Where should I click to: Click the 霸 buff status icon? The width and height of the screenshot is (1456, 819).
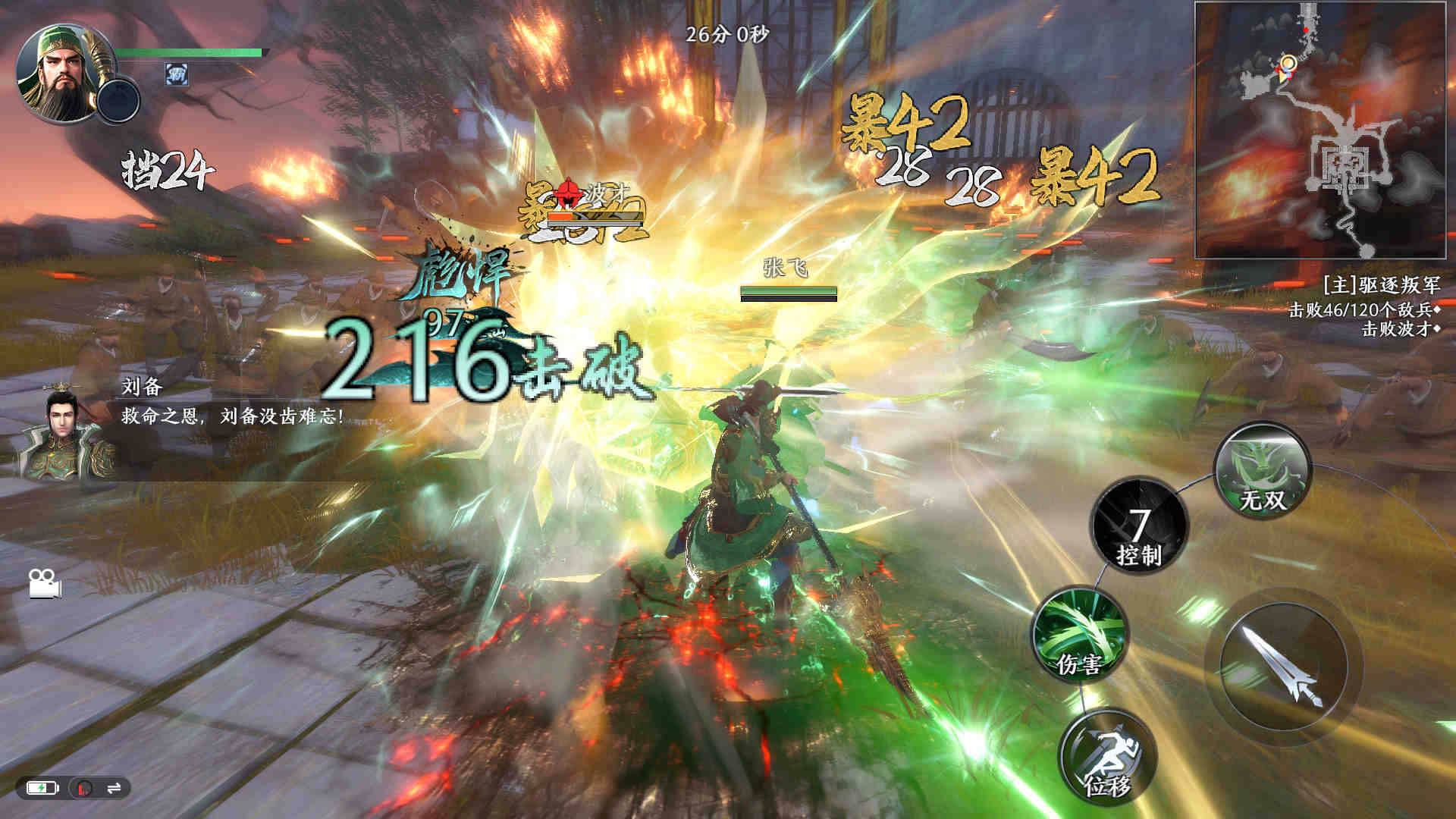[x=177, y=74]
